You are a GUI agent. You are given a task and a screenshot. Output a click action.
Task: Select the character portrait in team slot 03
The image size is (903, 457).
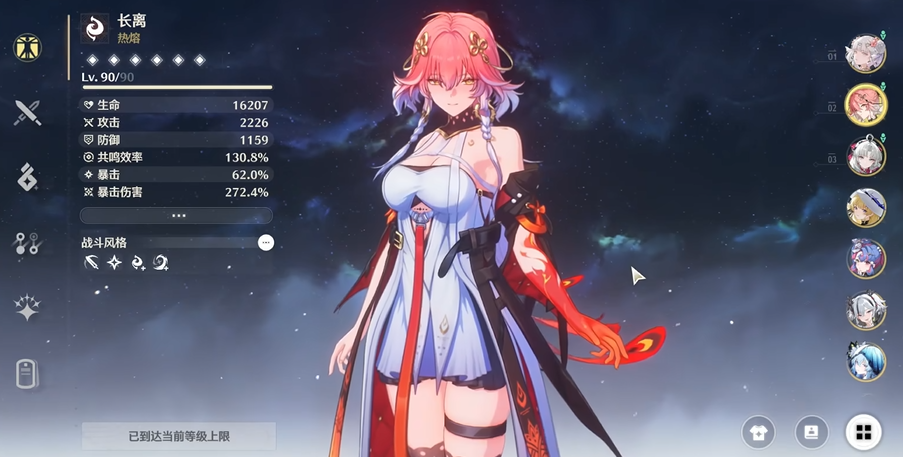point(866,157)
